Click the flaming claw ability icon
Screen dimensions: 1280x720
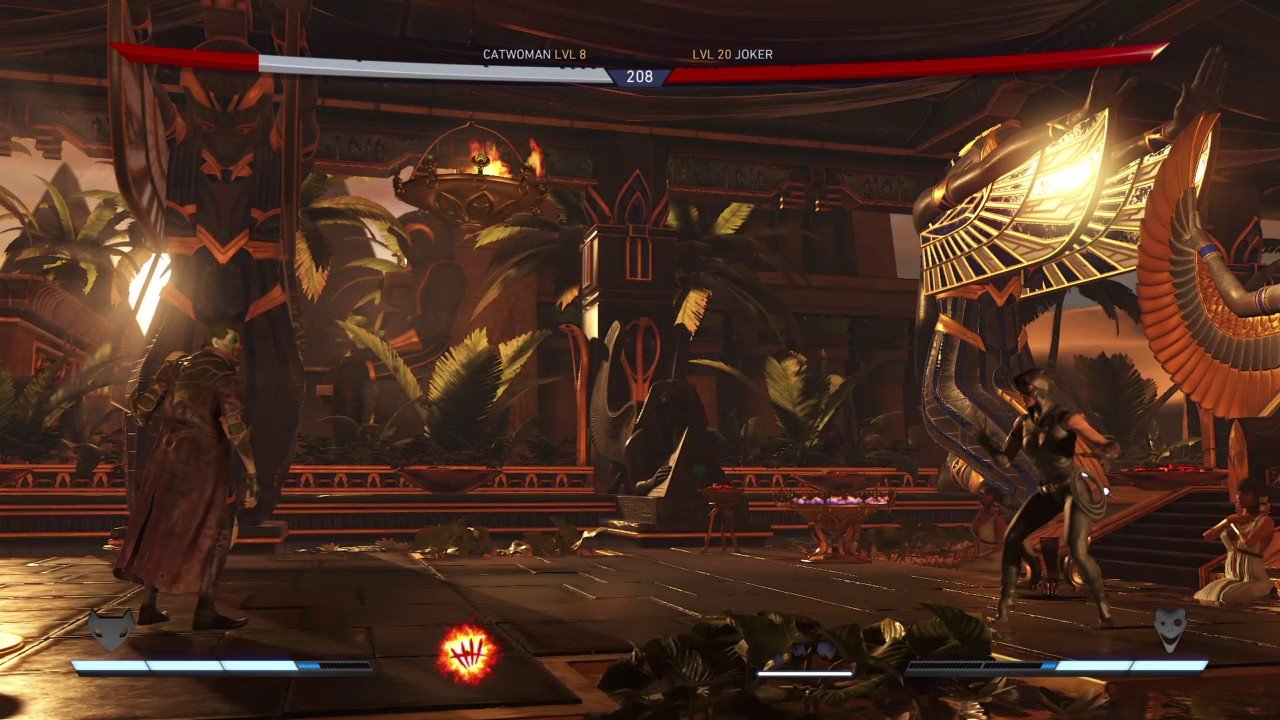click(466, 655)
